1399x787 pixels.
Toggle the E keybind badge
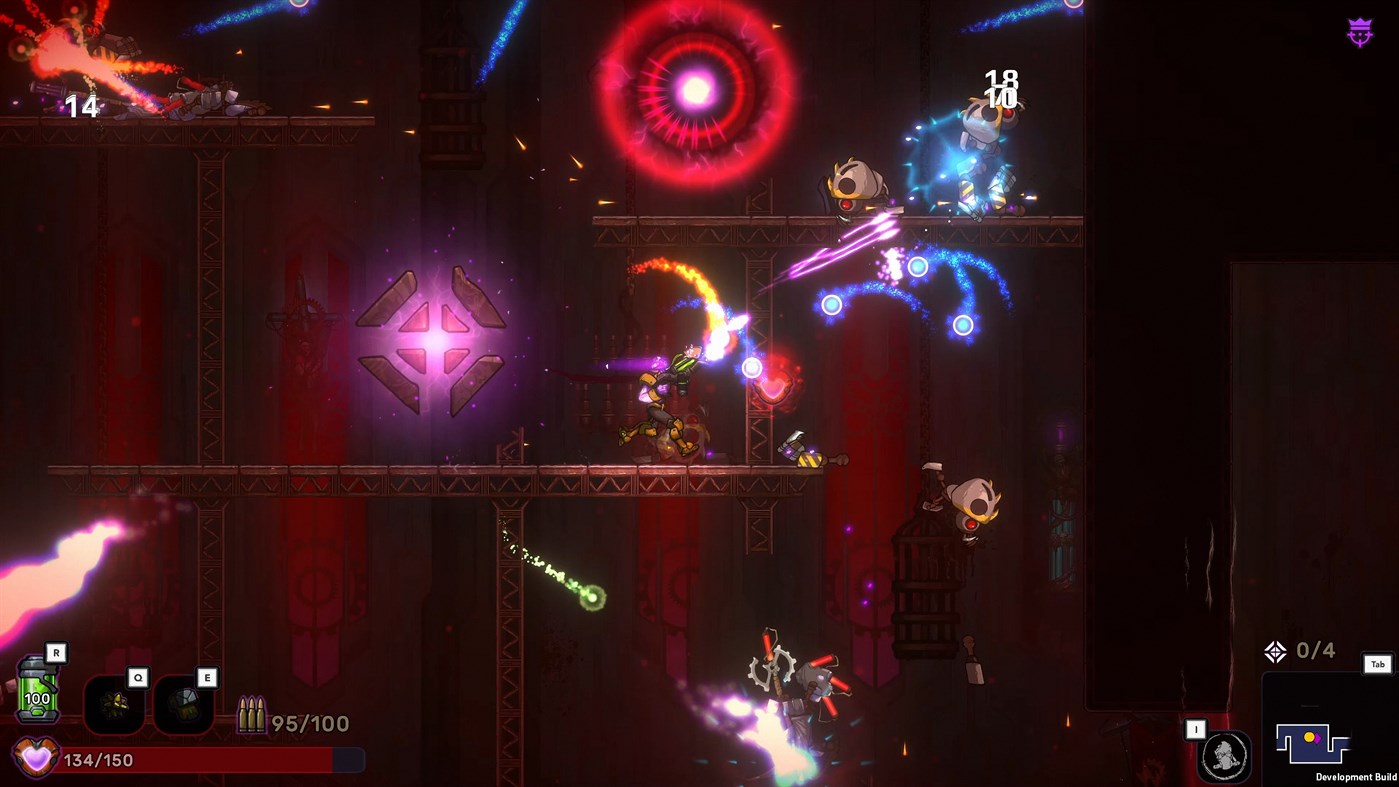click(207, 677)
